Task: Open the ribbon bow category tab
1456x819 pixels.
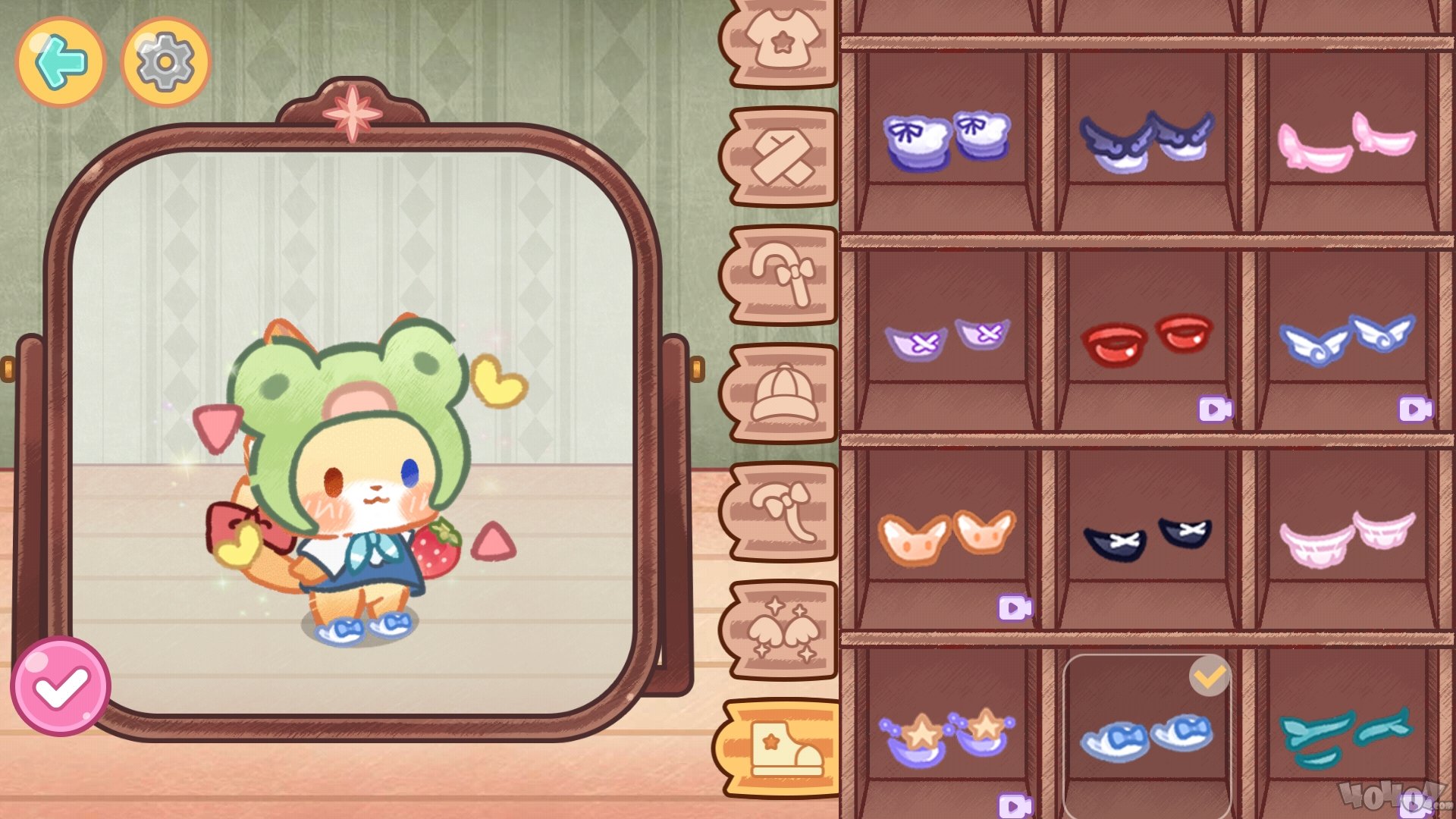Action: tap(783, 512)
